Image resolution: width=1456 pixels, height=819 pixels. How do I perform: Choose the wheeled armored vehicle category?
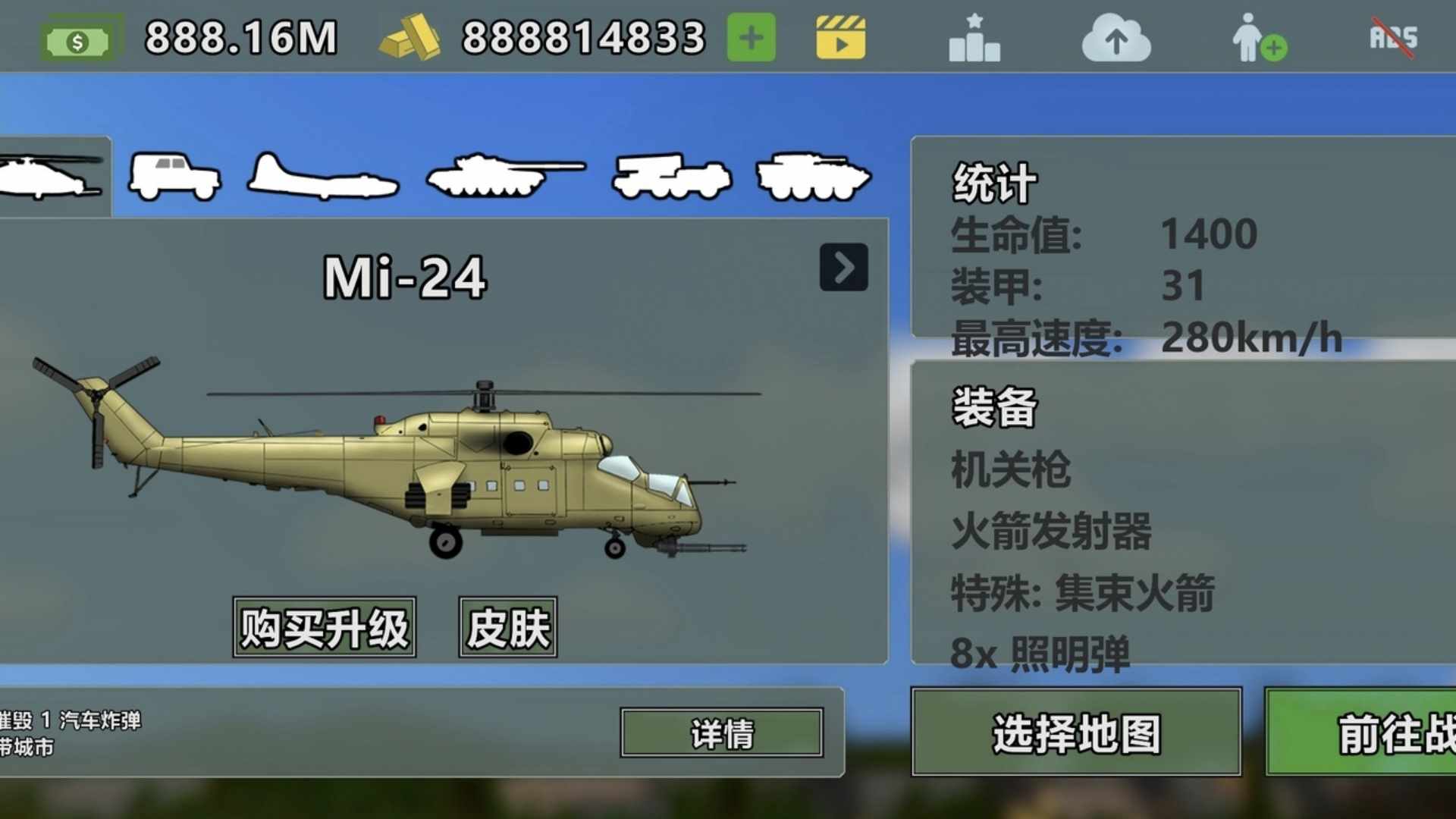click(814, 177)
